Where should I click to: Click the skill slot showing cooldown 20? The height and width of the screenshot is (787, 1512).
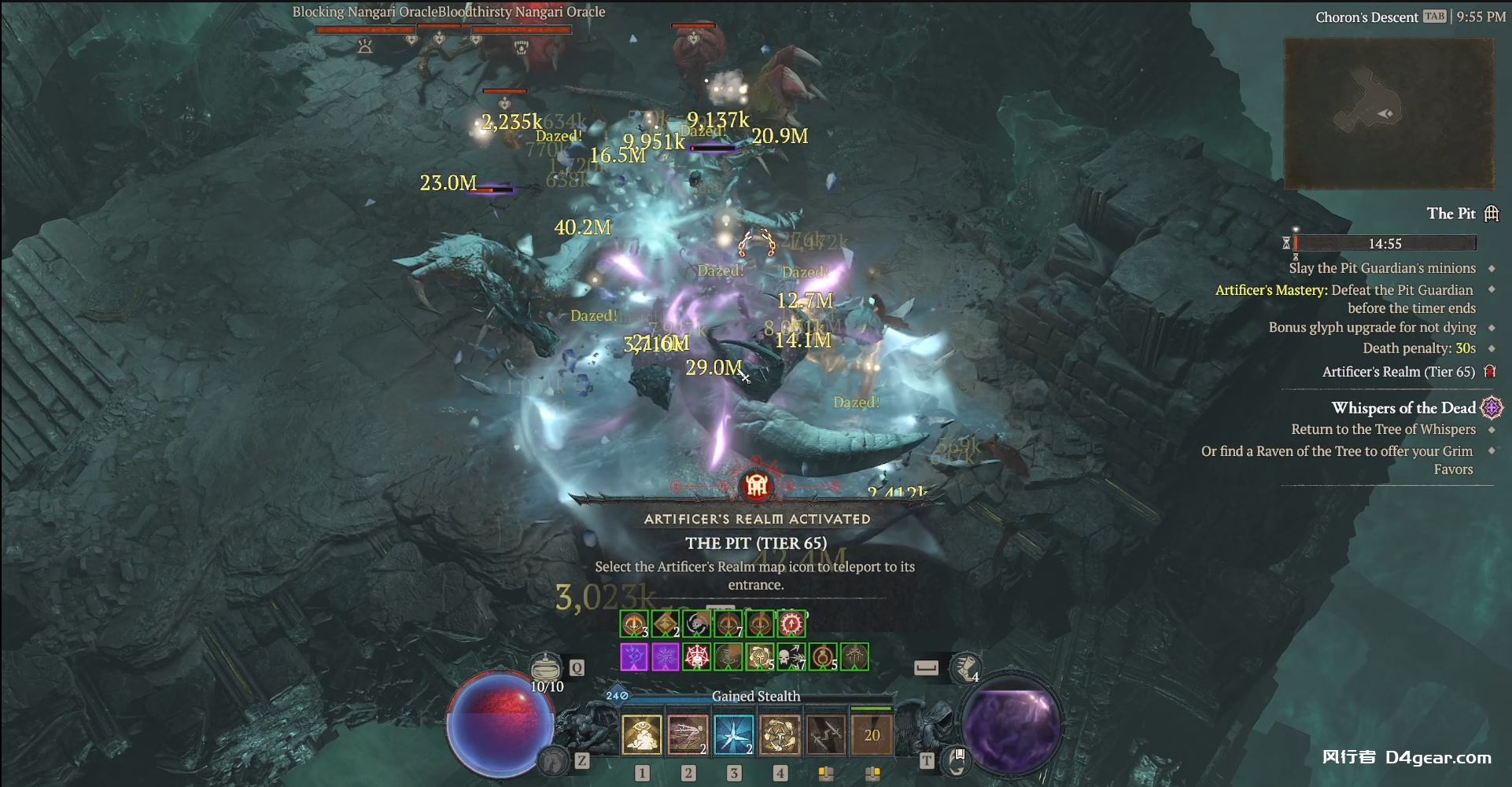tap(872, 735)
